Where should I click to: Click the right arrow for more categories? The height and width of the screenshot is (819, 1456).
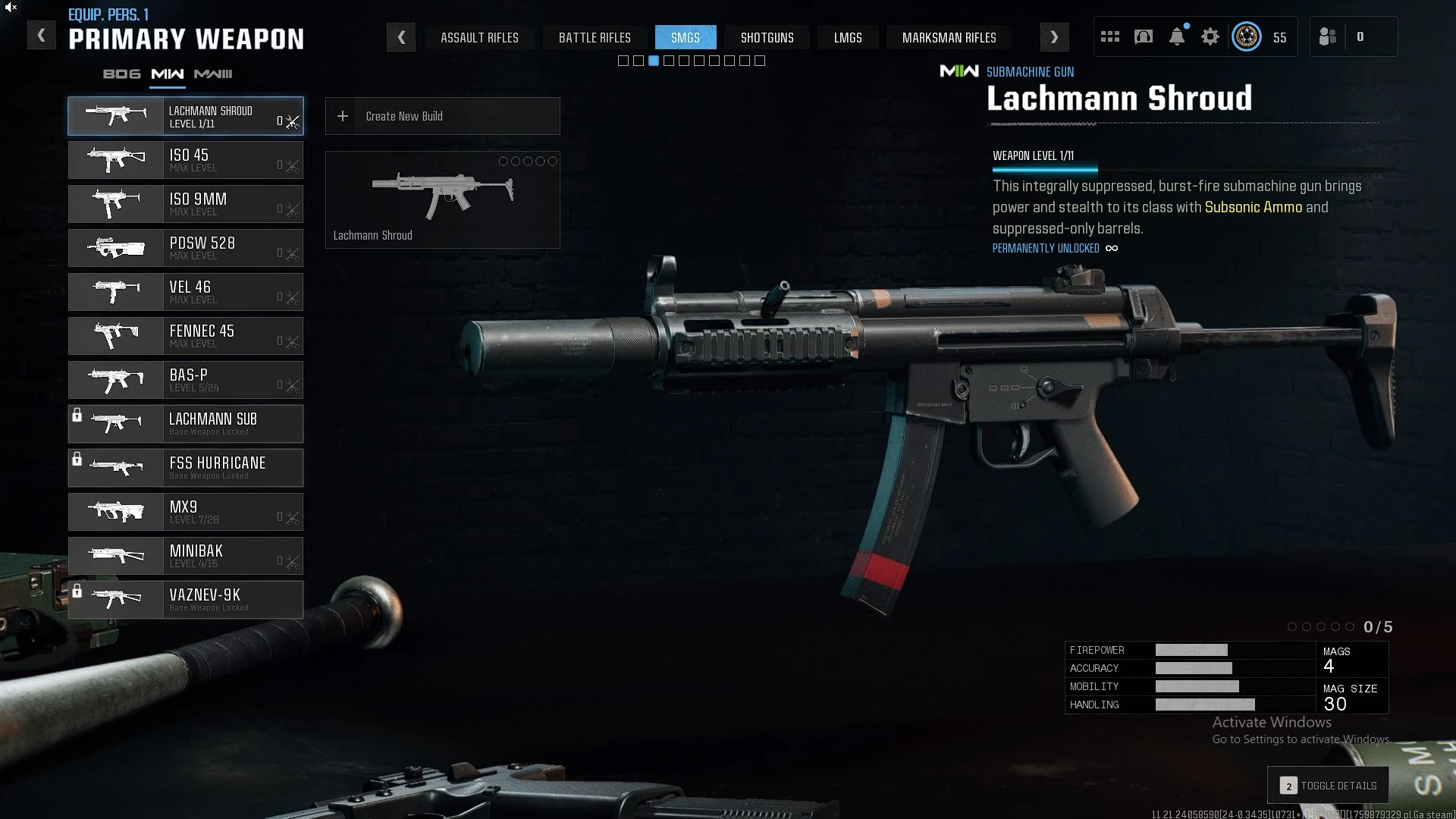pos(1054,37)
